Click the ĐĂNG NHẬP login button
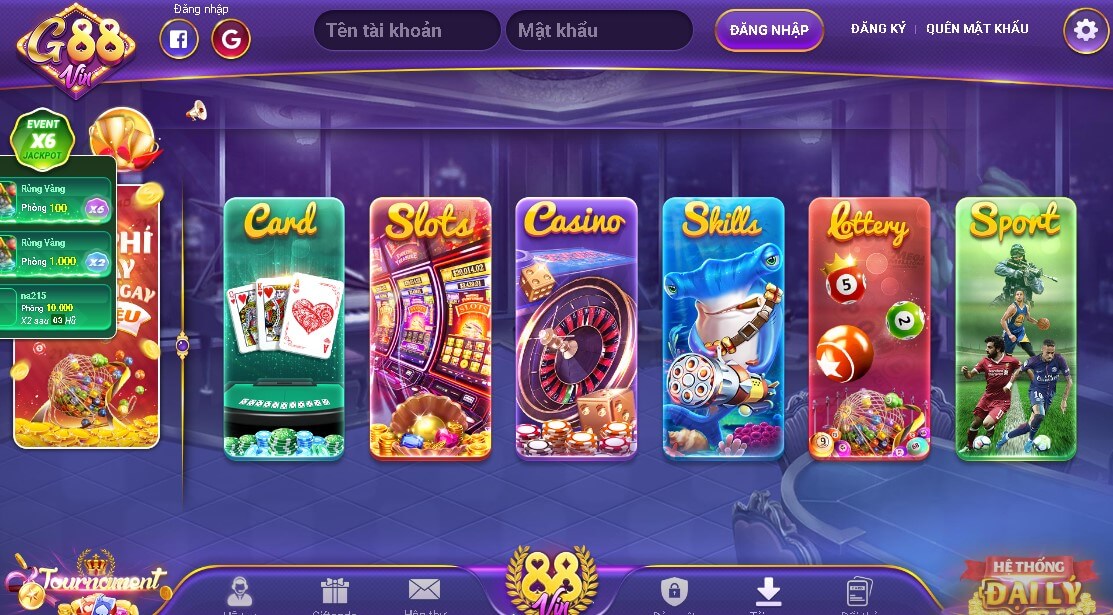Image resolution: width=1113 pixels, height=615 pixels. coord(769,30)
